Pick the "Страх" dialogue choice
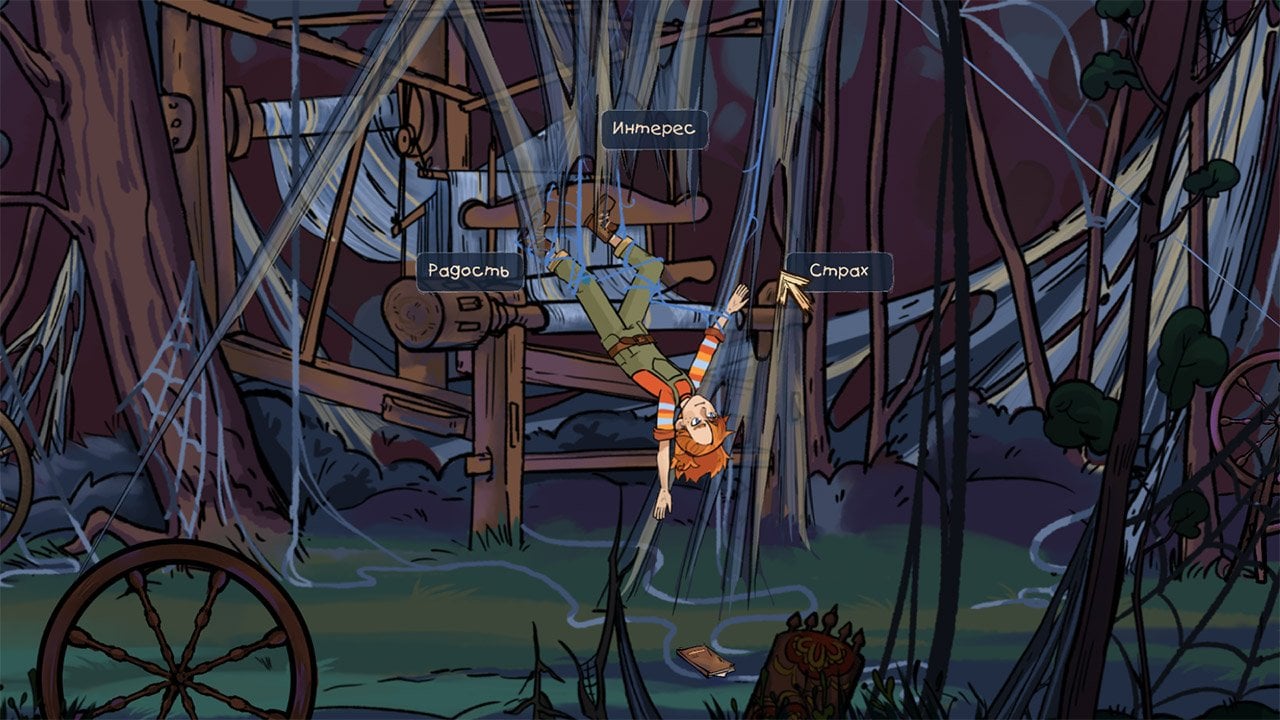This screenshot has height=720, width=1280. click(x=838, y=271)
